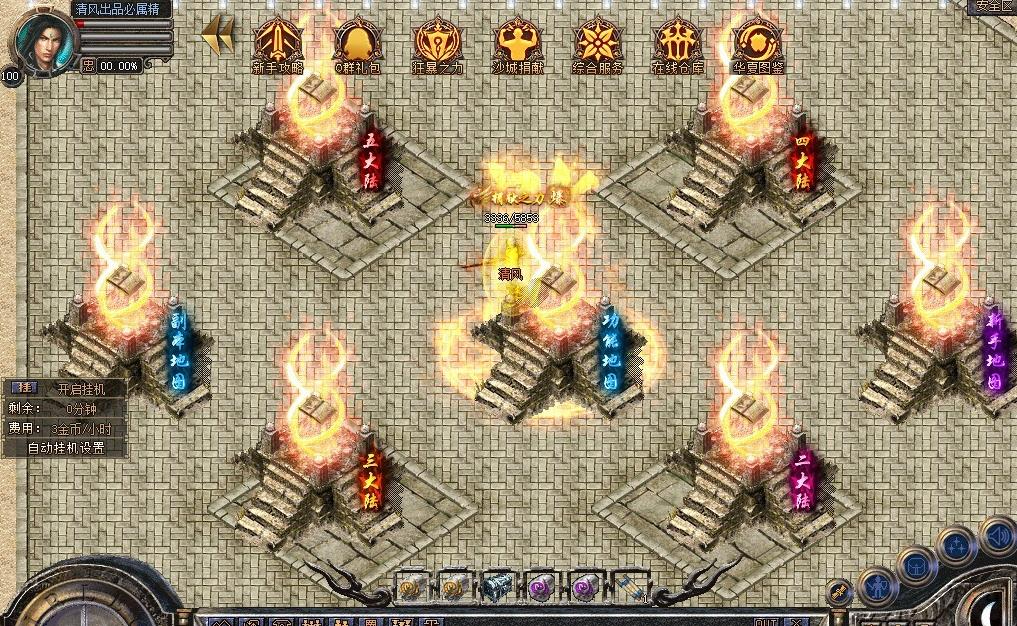Image resolution: width=1017 pixels, height=626 pixels.
Task: Open the 在线仓库 online warehouse
Action: [678, 46]
